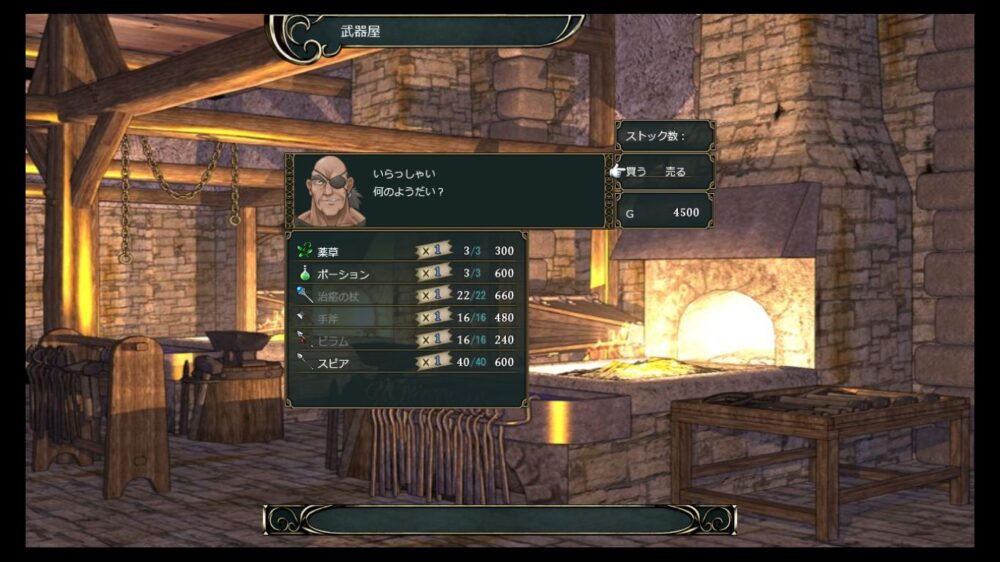1000x562 pixels.
Task: Select the 治癒の杖 healing staff row
Action: (x=406, y=295)
